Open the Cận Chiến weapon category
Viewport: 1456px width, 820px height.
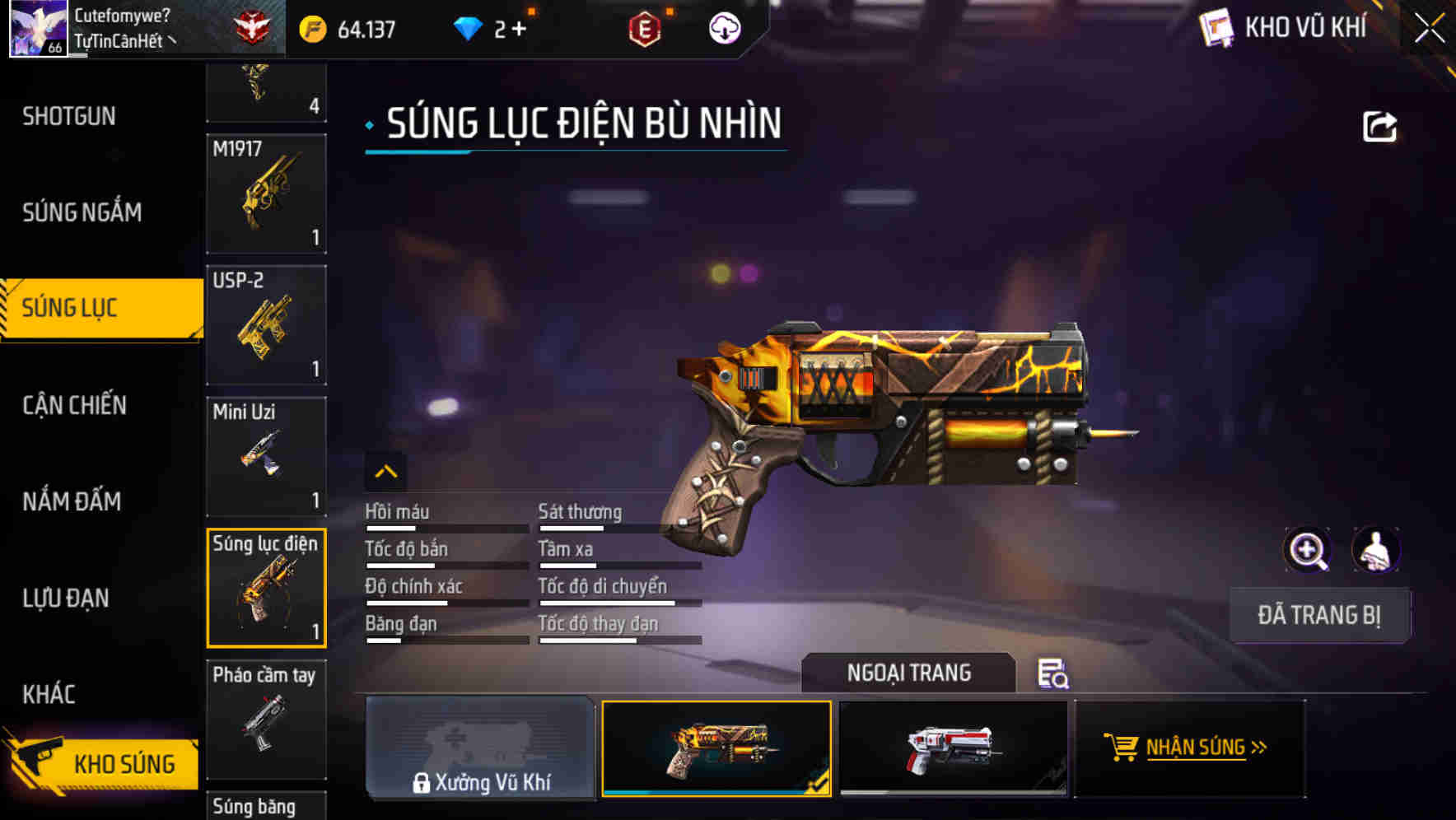tap(74, 405)
